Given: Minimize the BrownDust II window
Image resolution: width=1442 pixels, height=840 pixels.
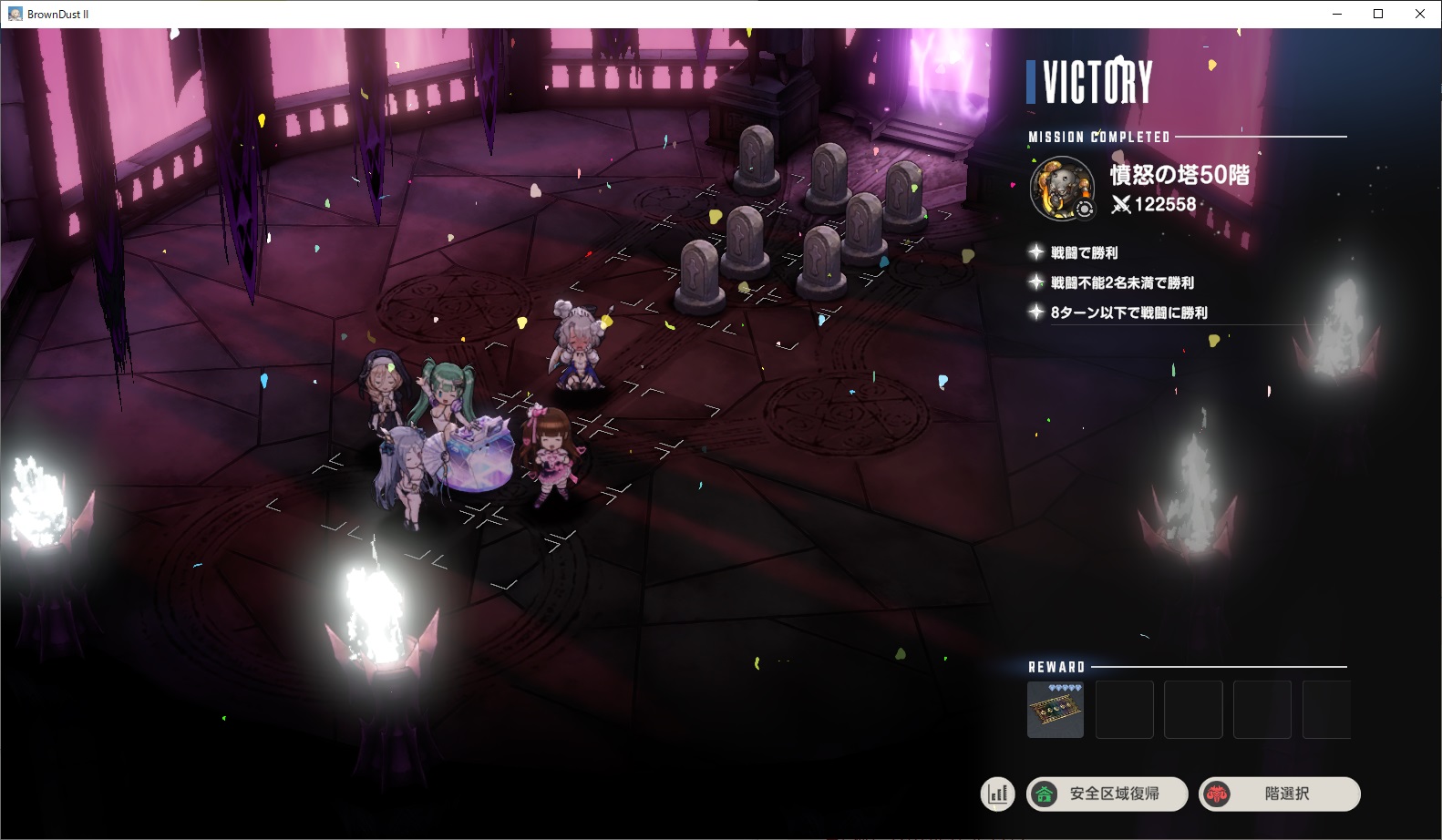Looking at the screenshot, I should 1337,14.
